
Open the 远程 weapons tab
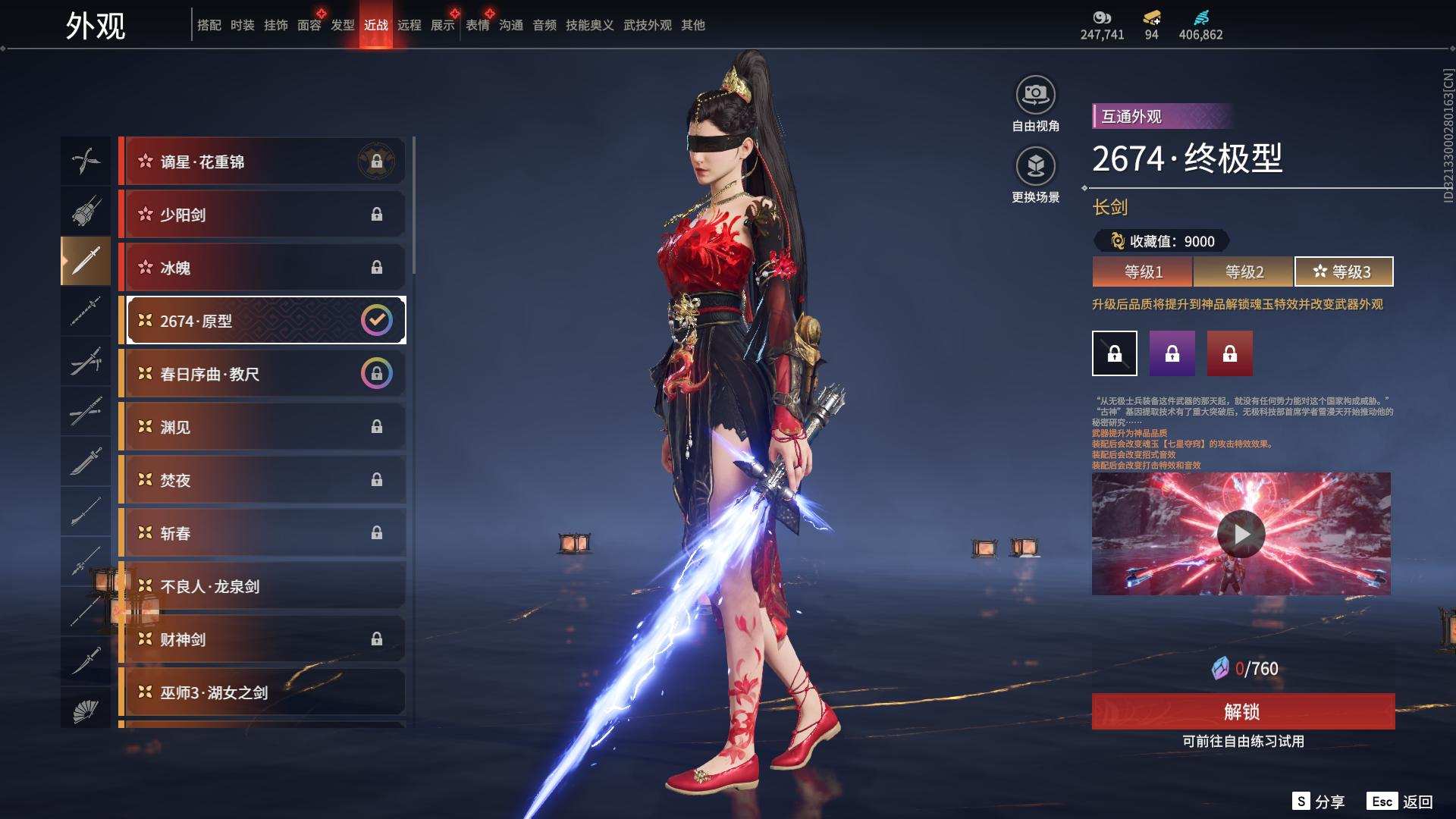[x=409, y=25]
